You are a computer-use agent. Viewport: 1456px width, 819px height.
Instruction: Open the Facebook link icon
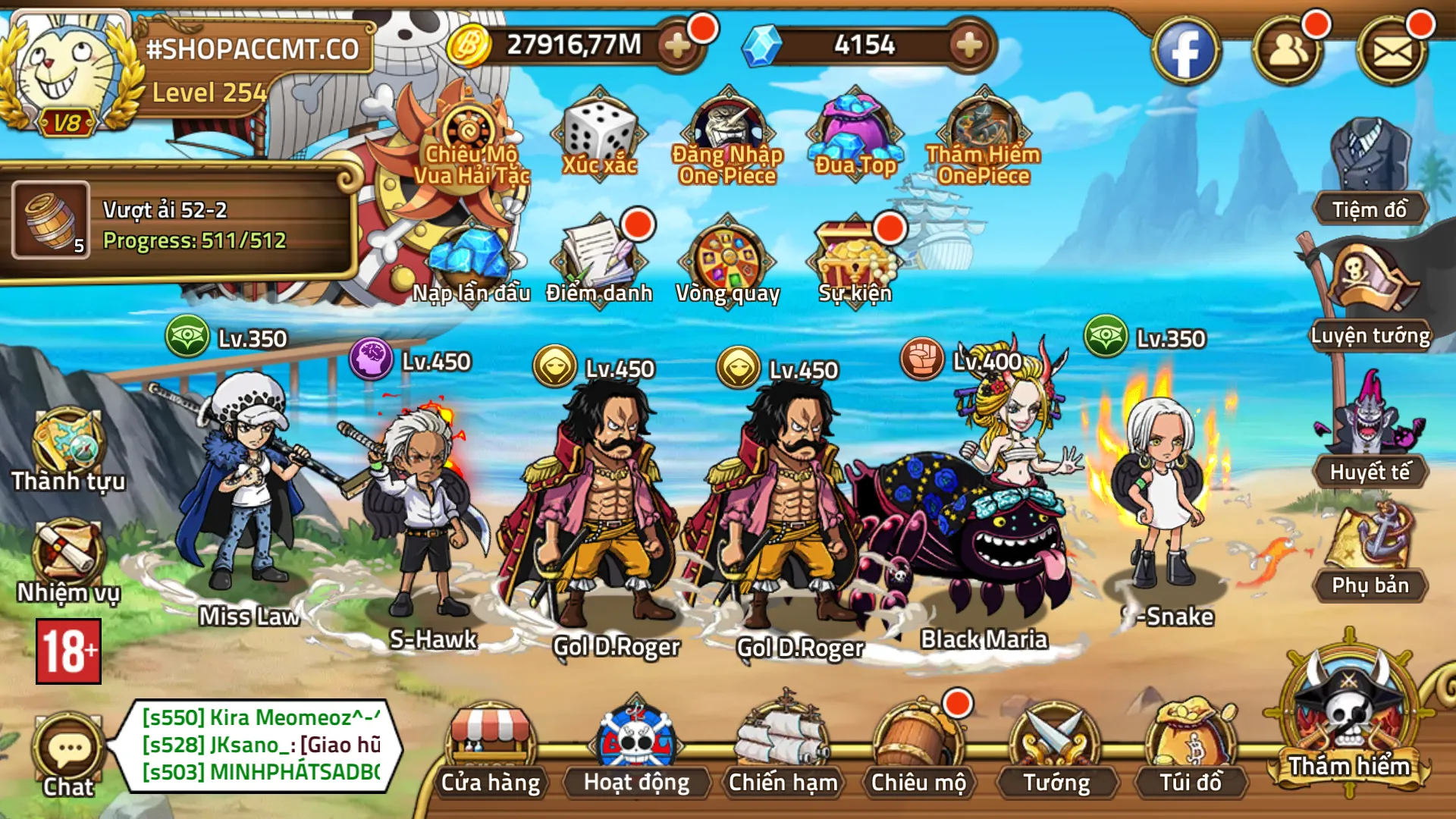pyautogui.click(x=1185, y=52)
